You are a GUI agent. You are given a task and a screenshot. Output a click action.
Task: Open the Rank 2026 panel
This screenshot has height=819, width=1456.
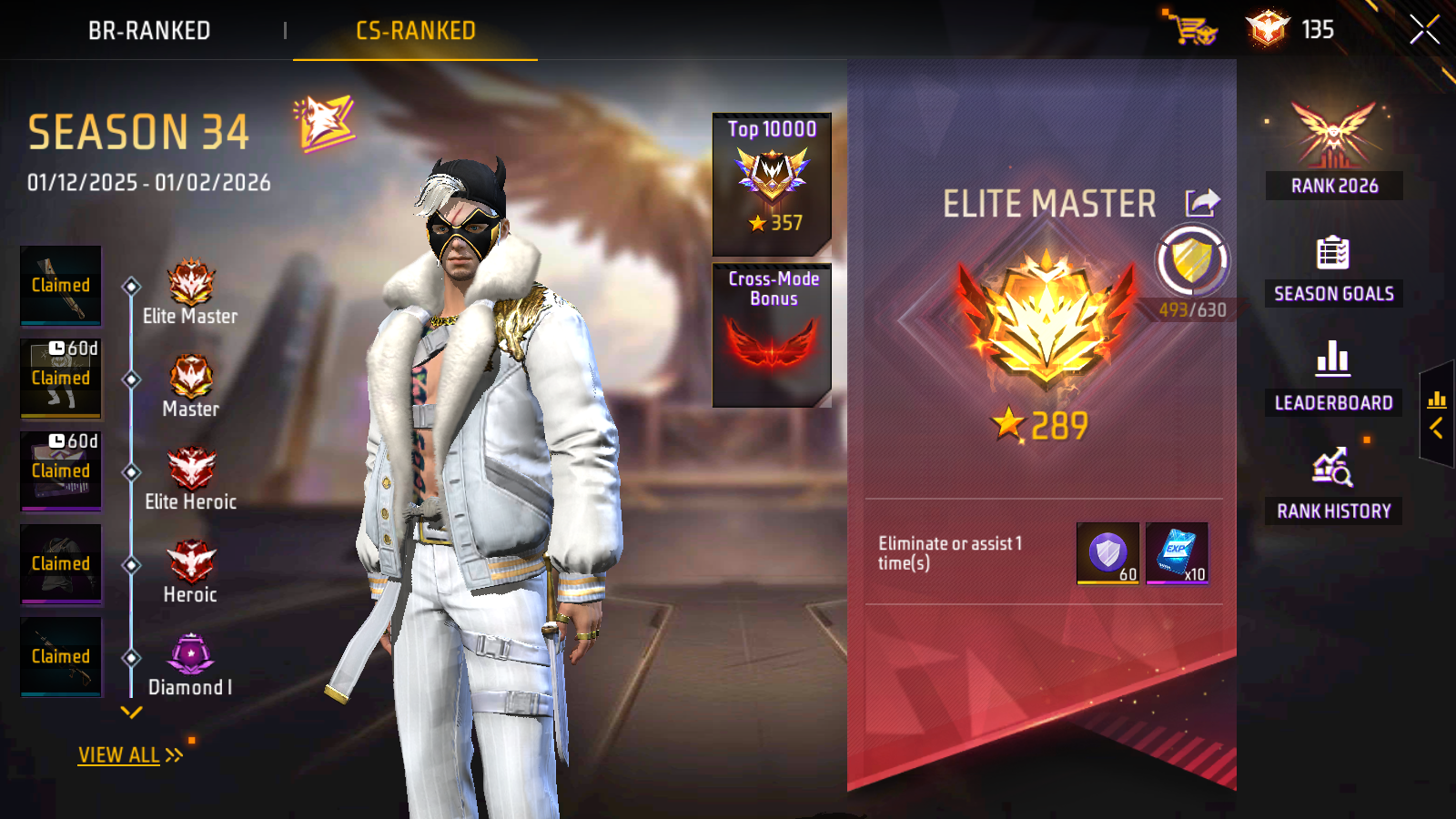tap(1333, 149)
